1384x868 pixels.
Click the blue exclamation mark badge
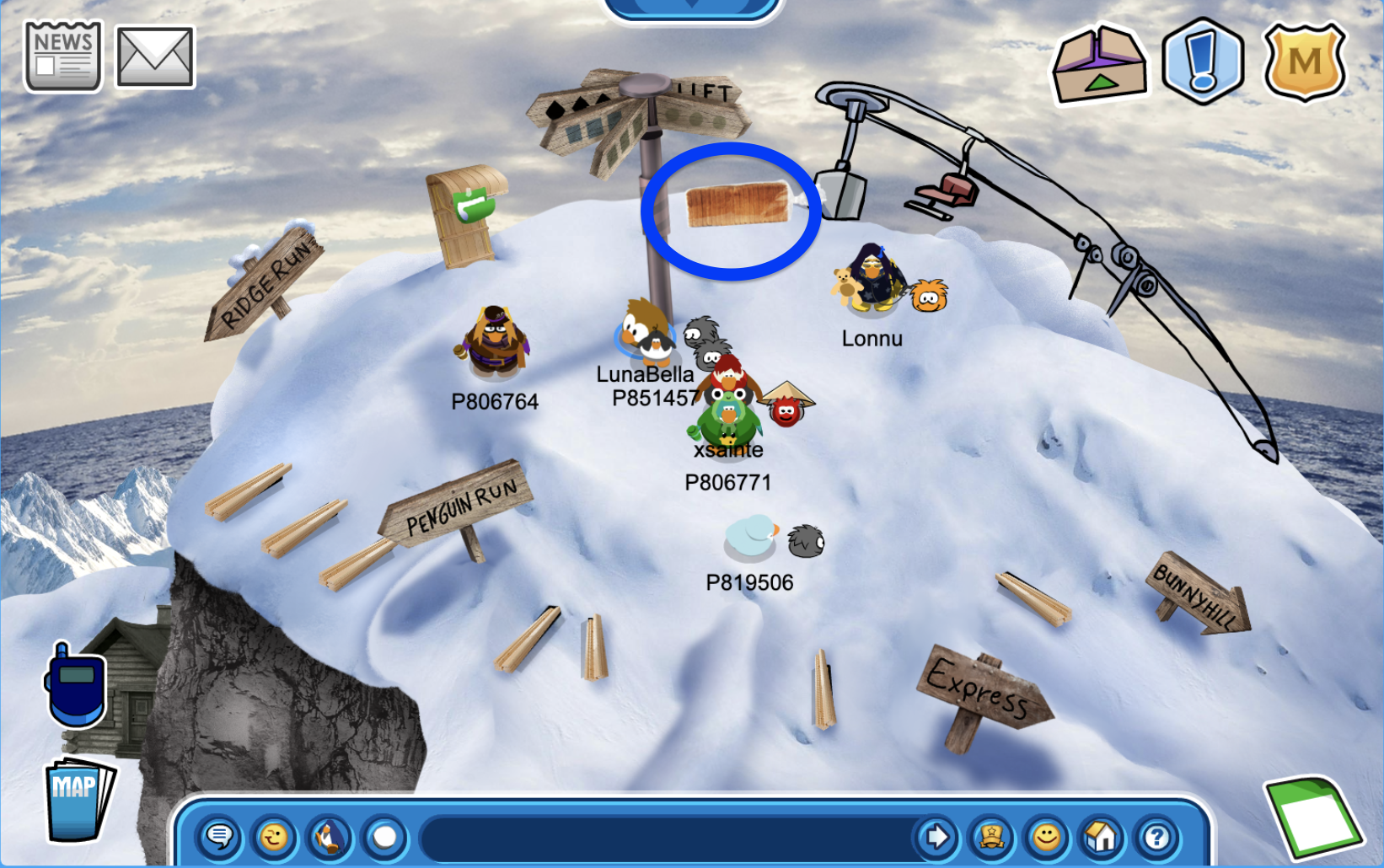click(1203, 61)
